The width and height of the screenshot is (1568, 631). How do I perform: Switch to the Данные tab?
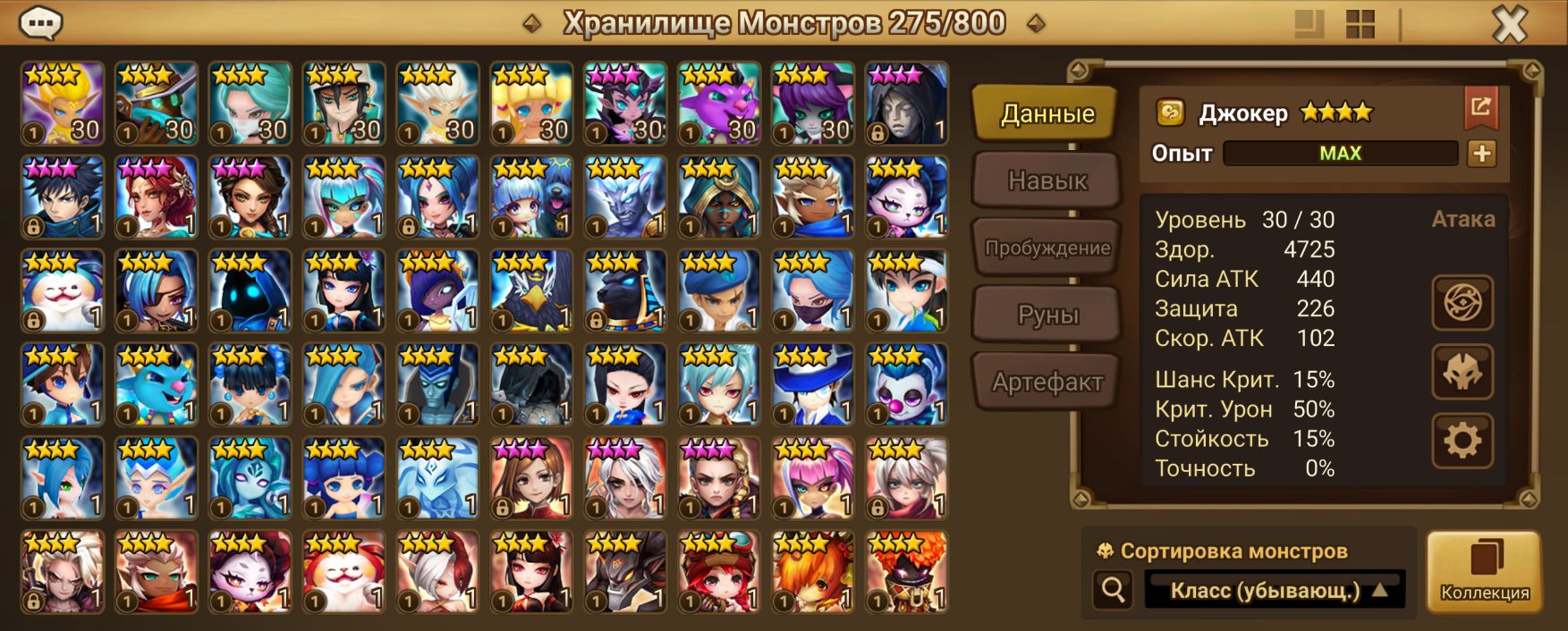tap(1047, 114)
